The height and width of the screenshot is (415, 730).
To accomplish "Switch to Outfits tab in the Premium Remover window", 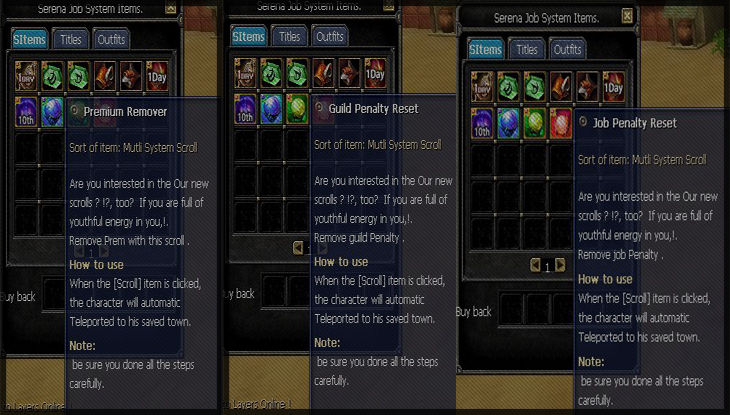I will pyautogui.click(x=111, y=39).
